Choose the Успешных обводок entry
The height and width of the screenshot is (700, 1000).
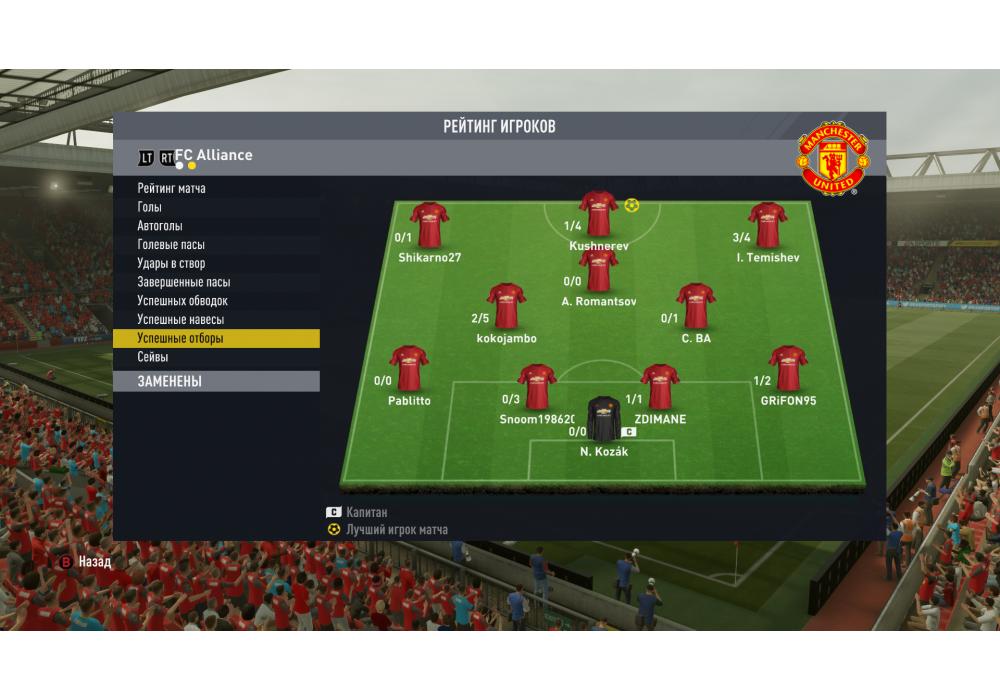coord(183,301)
